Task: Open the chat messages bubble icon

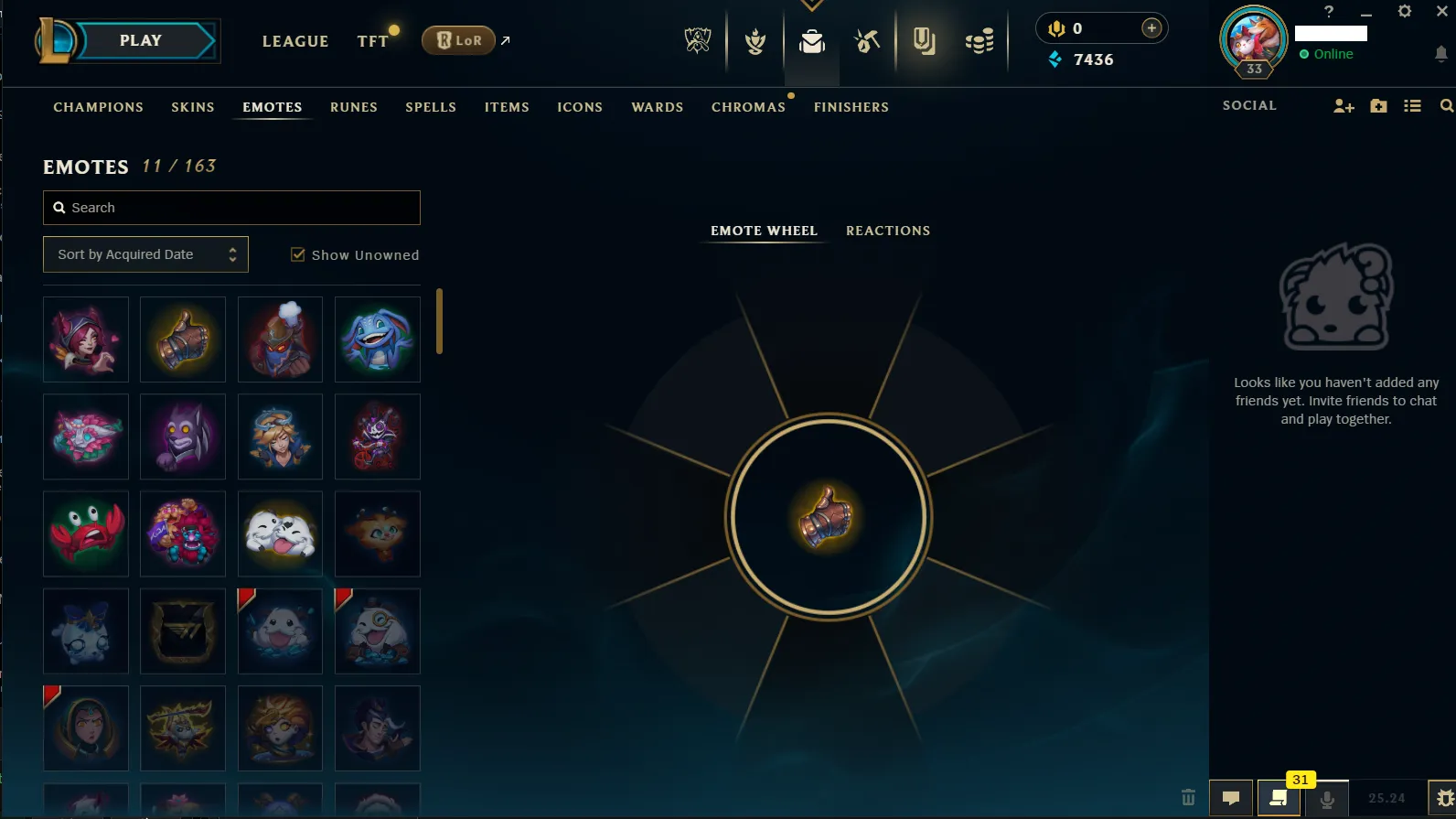Action: (1230, 800)
